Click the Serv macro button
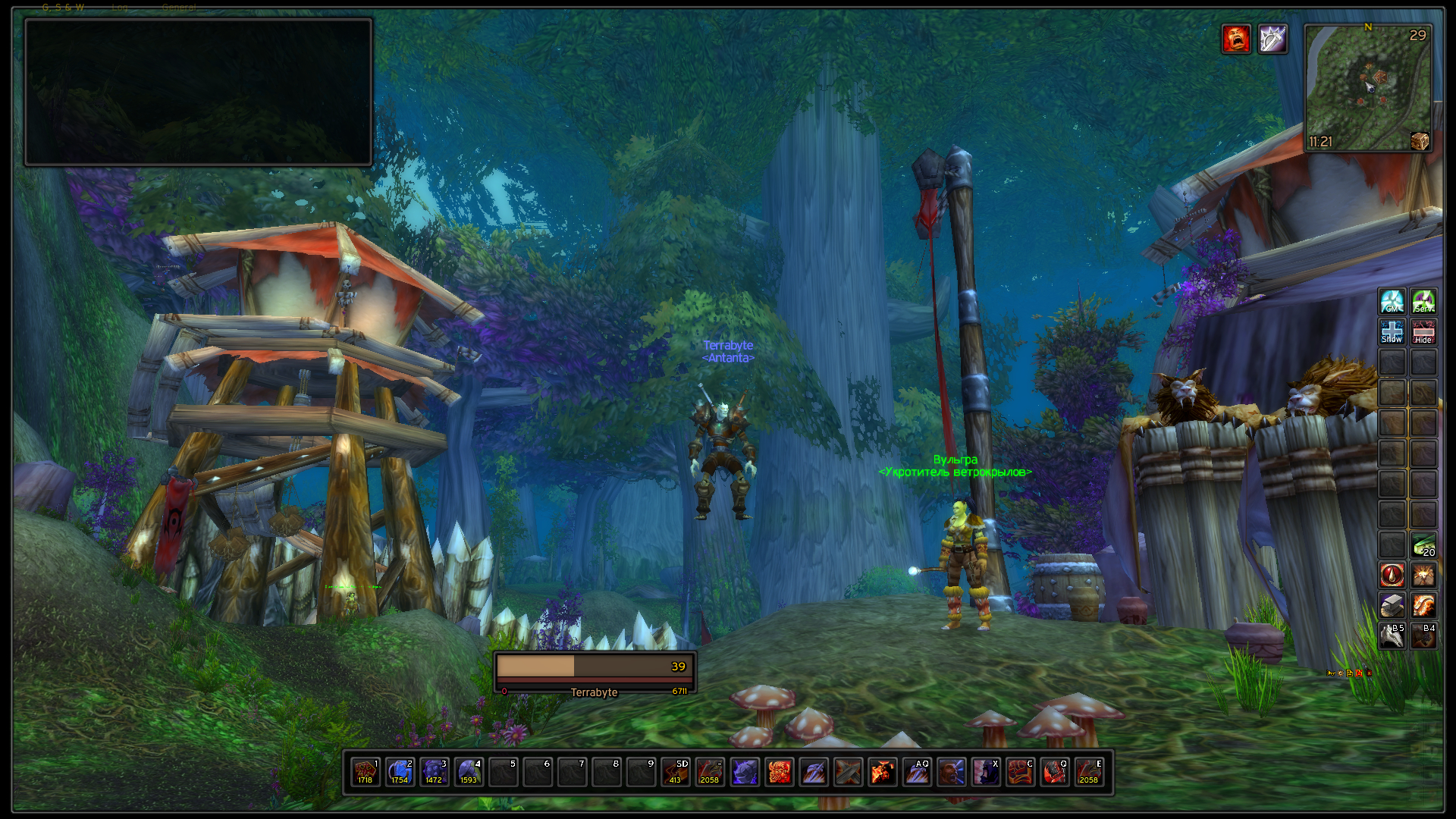The height and width of the screenshot is (819, 1456). [1423, 302]
